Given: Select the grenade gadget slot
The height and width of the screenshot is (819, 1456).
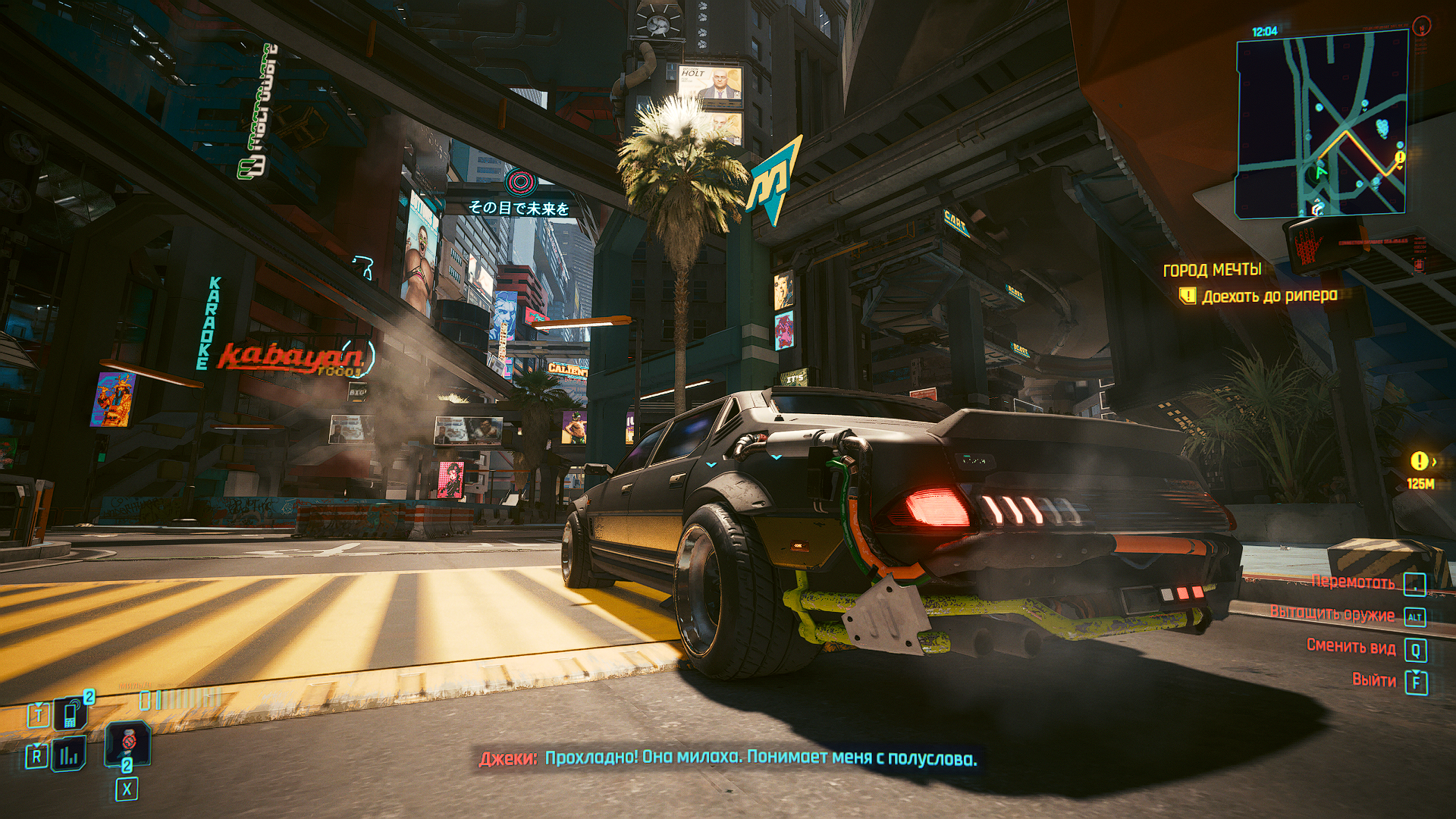Looking at the screenshot, I should (127, 740).
